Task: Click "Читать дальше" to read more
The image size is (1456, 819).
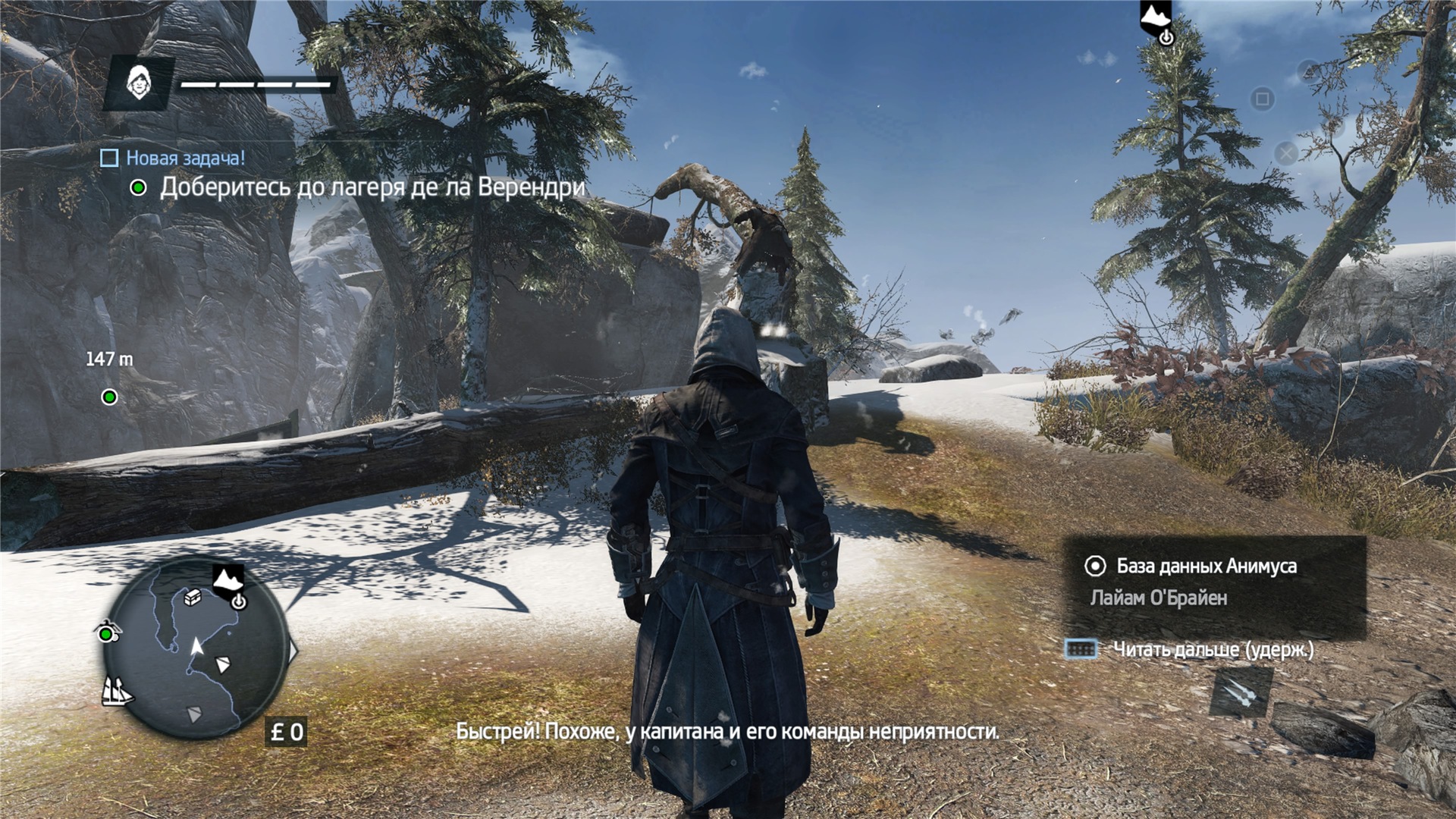Action: click(x=1212, y=650)
